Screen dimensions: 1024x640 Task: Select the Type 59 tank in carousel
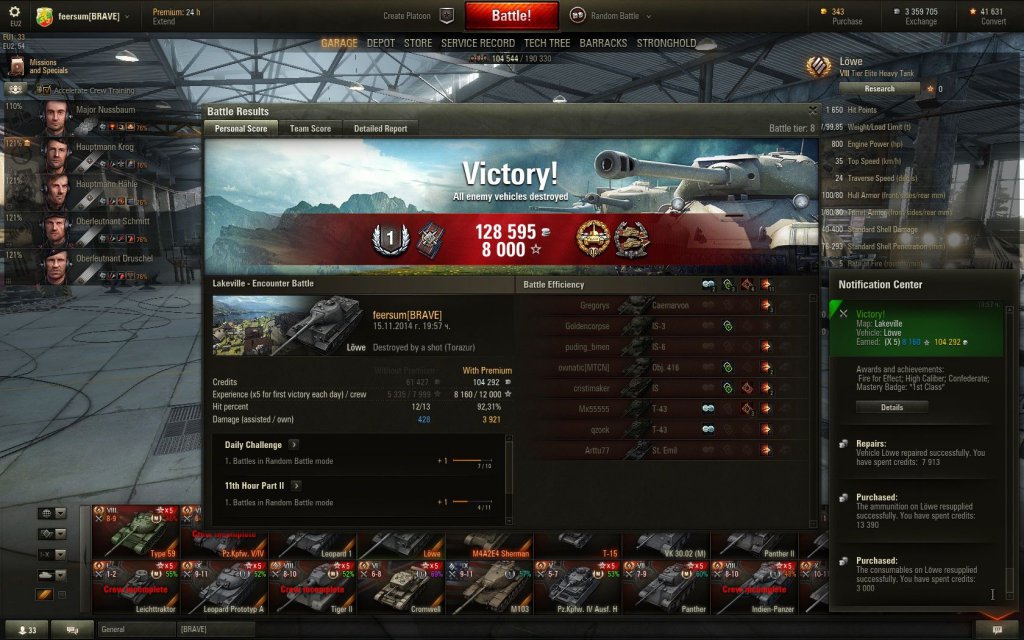[135, 532]
